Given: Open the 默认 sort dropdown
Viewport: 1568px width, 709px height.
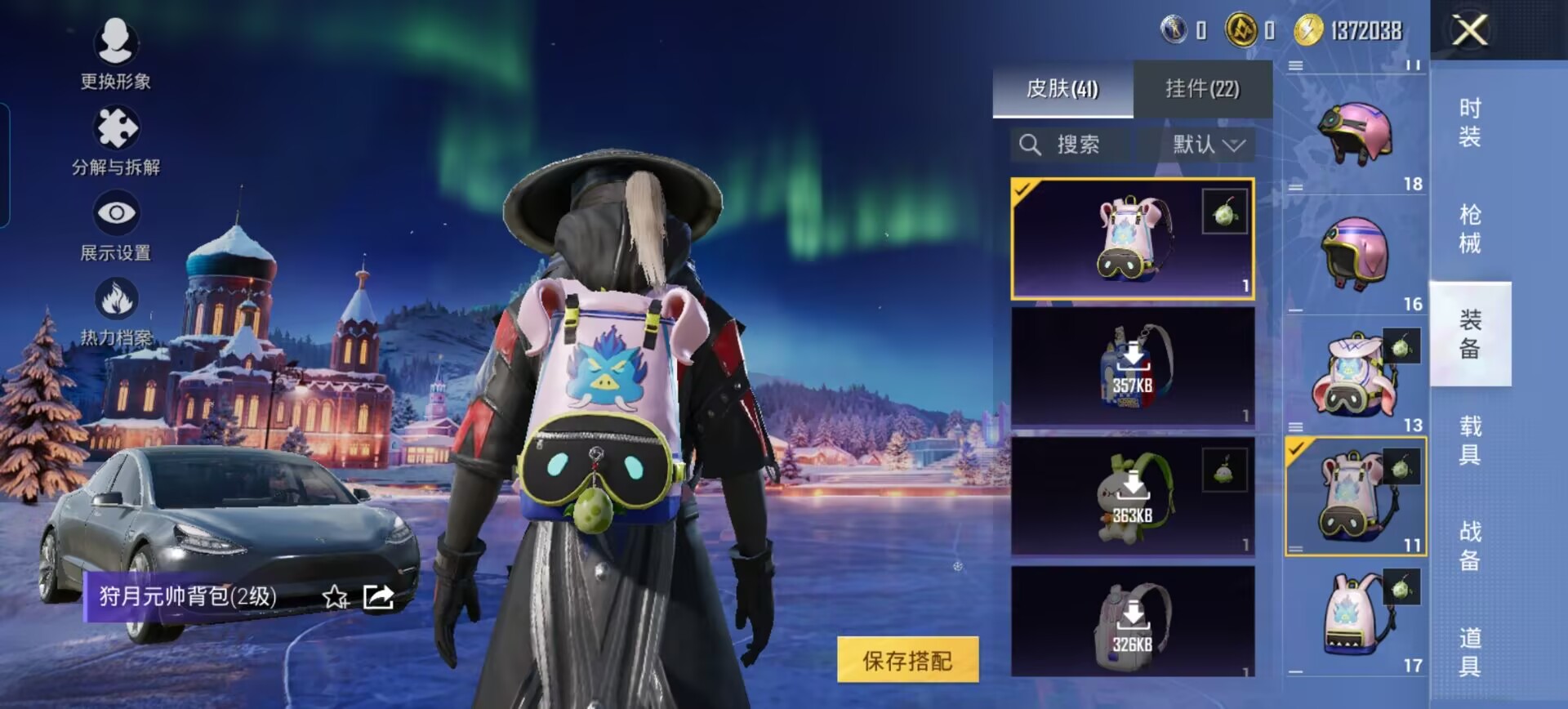Looking at the screenshot, I should point(1207,145).
